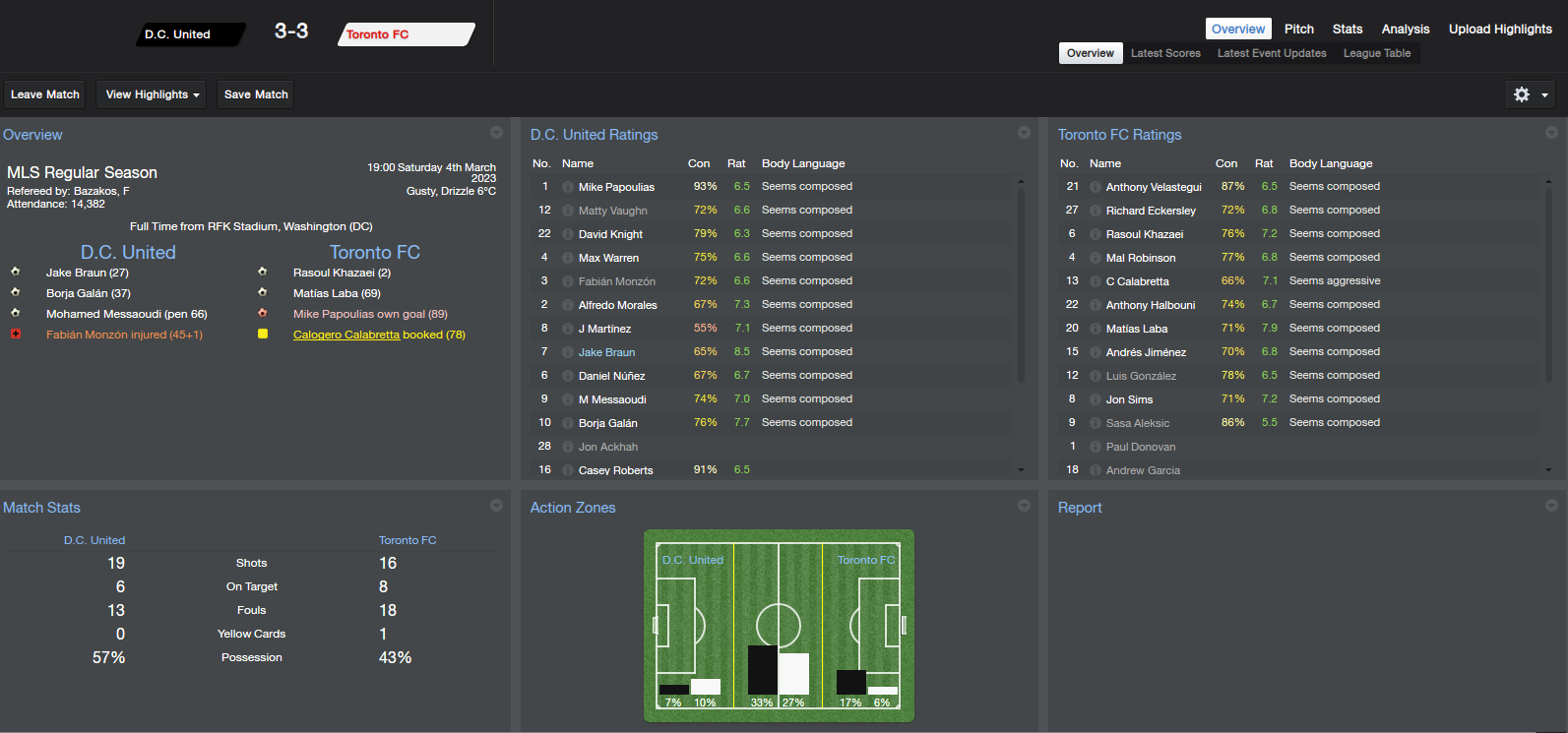Click info icon beside Mike Papoulias
The height and width of the screenshot is (733, 1568).
tap(568, 187)
